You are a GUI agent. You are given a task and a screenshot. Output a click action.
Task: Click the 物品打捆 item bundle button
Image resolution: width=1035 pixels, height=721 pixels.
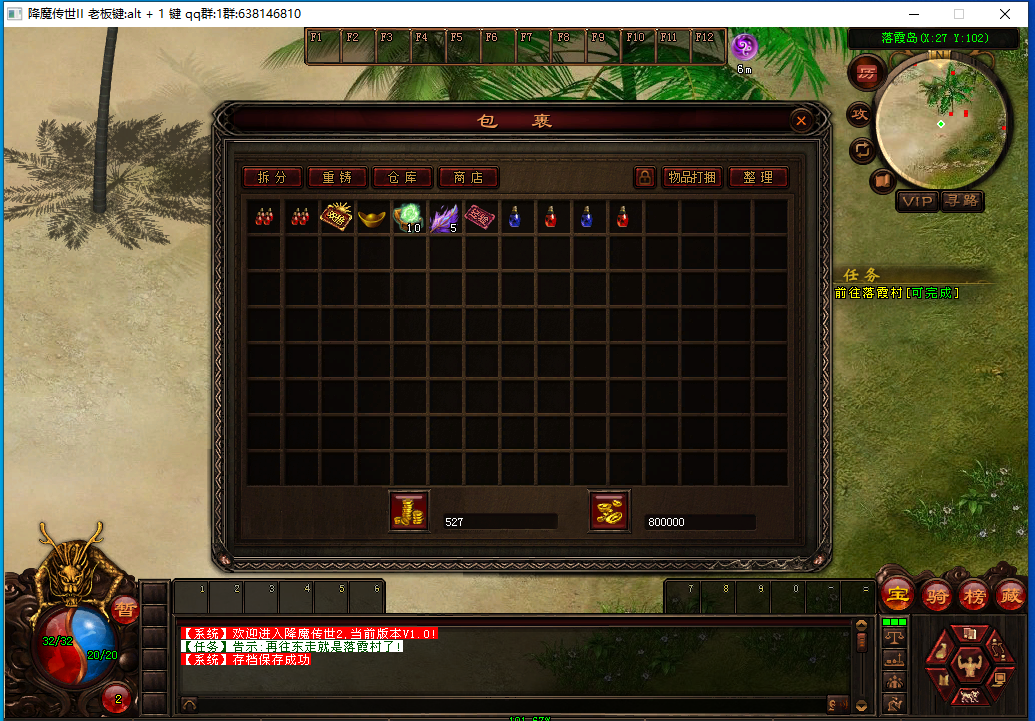[692, 177]
